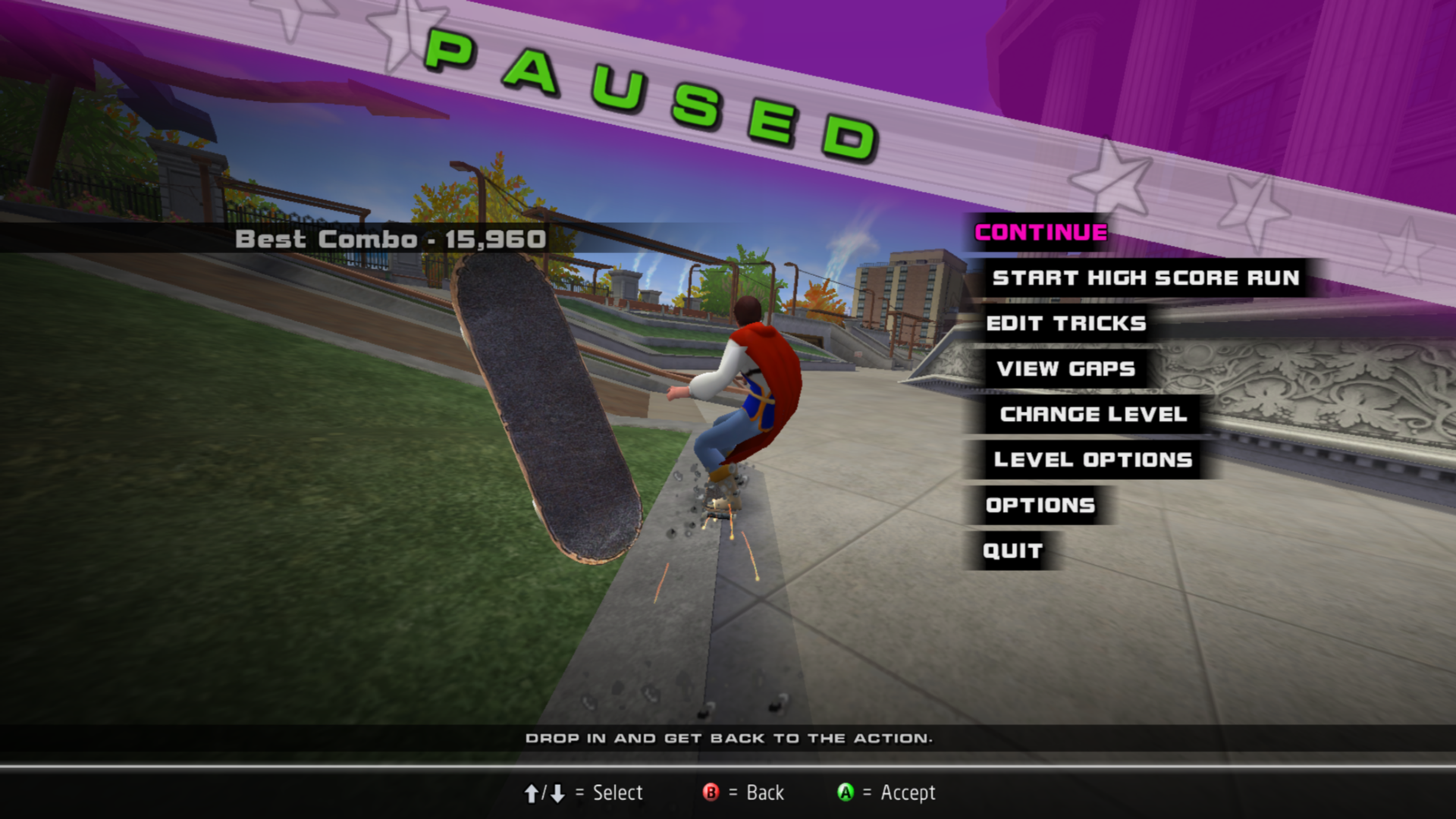The width and height of the screenshot is (1456, 819).
Task: Quit the current session
Action: [1012, 551]
